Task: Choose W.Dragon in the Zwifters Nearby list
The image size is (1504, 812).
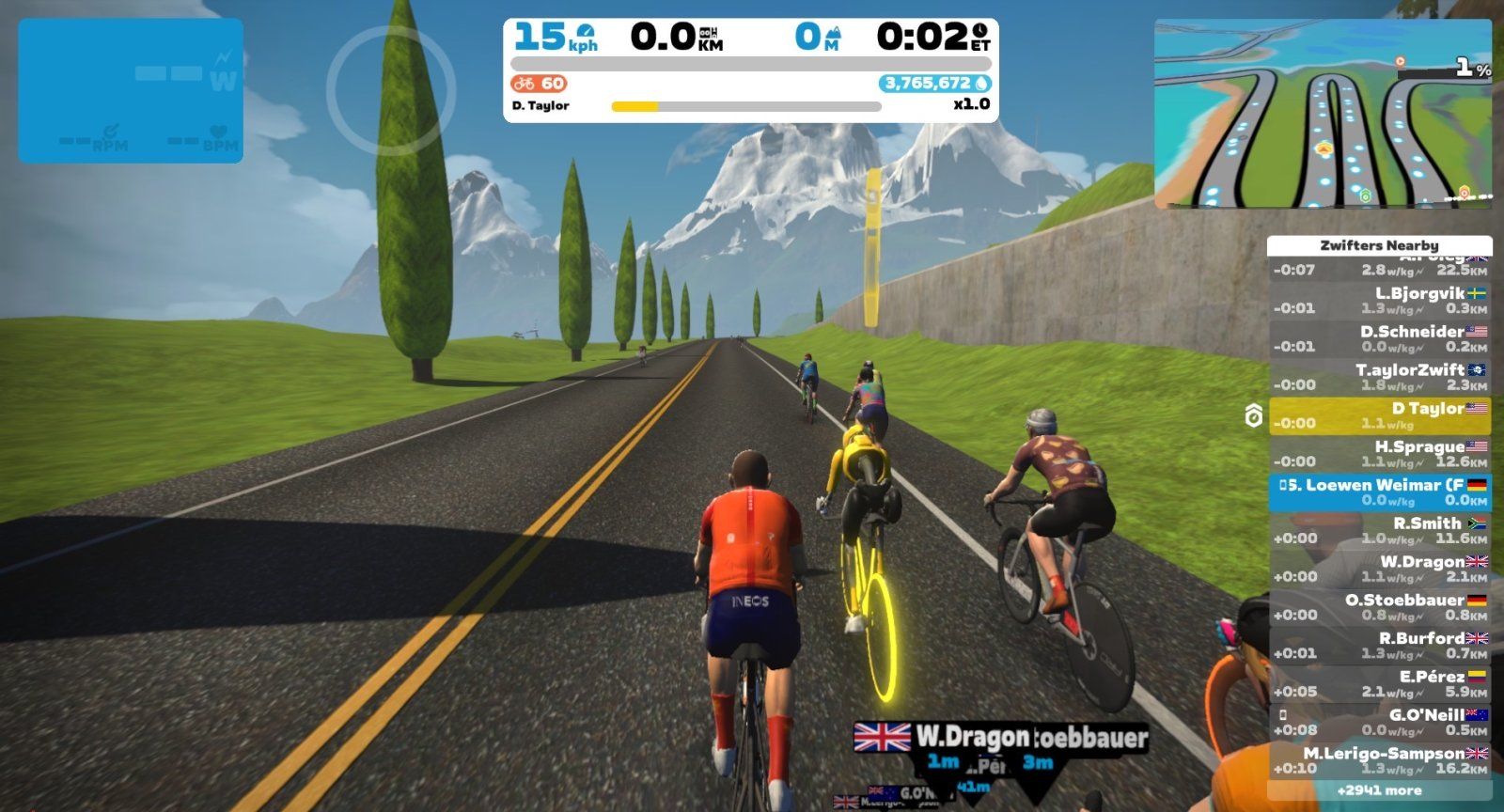Action: point(1379,570)
